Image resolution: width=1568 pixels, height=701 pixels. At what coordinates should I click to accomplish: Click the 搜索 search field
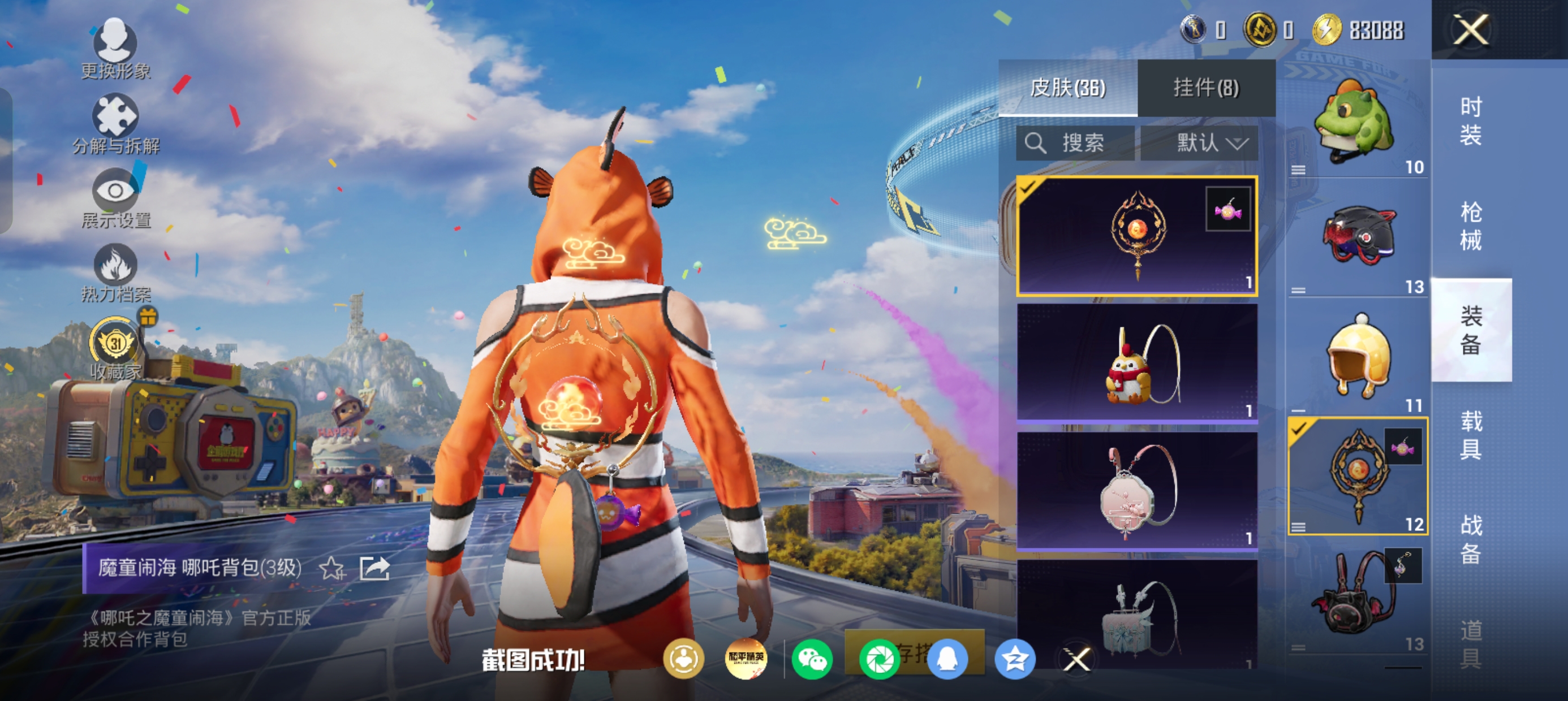(1075, 144)
